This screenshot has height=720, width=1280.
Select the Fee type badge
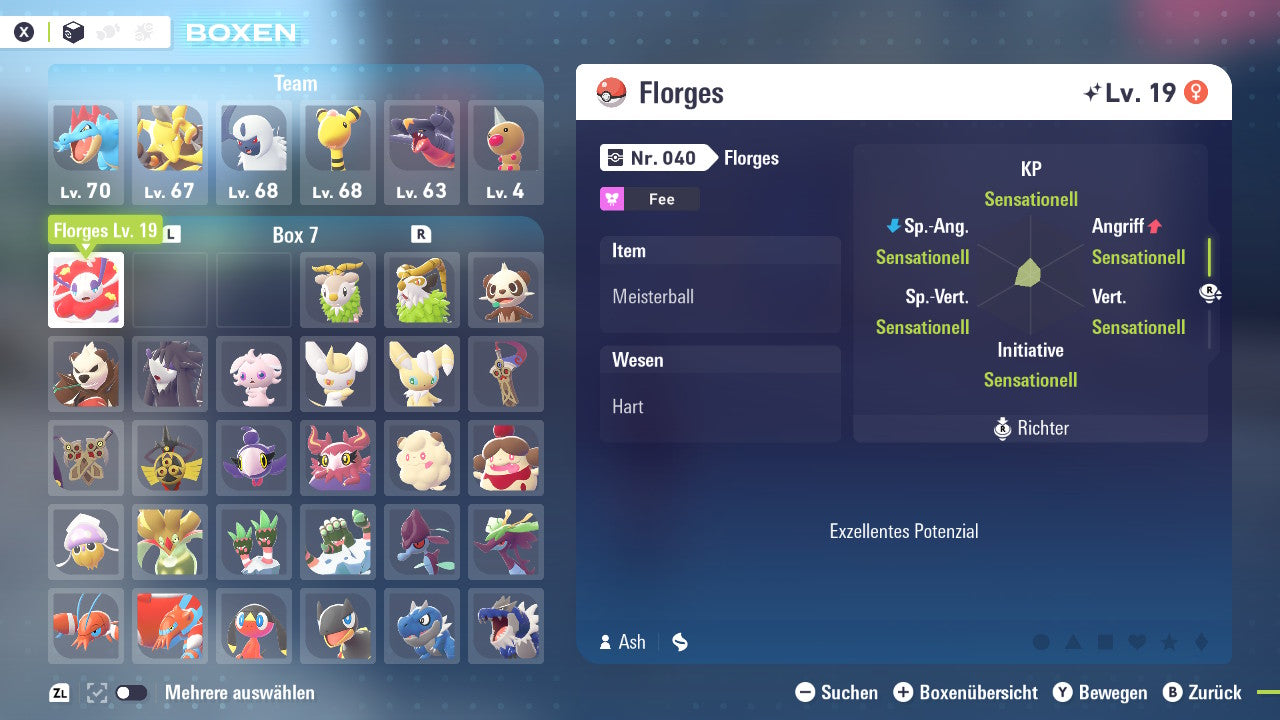(649, 199)
